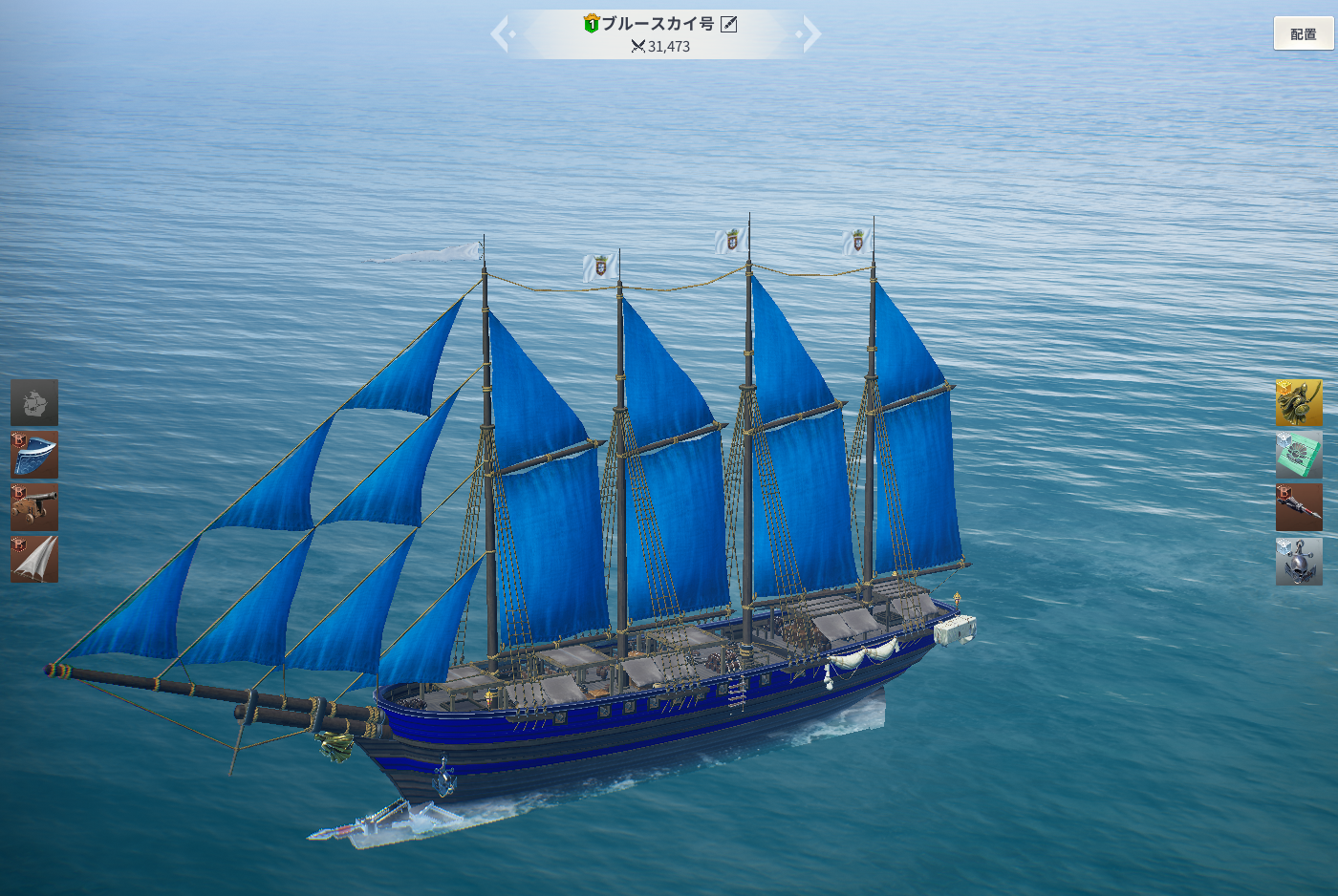Image resolution: width=1338 pixels, height=896 pixels.
Task: Choose the white sail equipment slot
Action: tap(34, 559)
